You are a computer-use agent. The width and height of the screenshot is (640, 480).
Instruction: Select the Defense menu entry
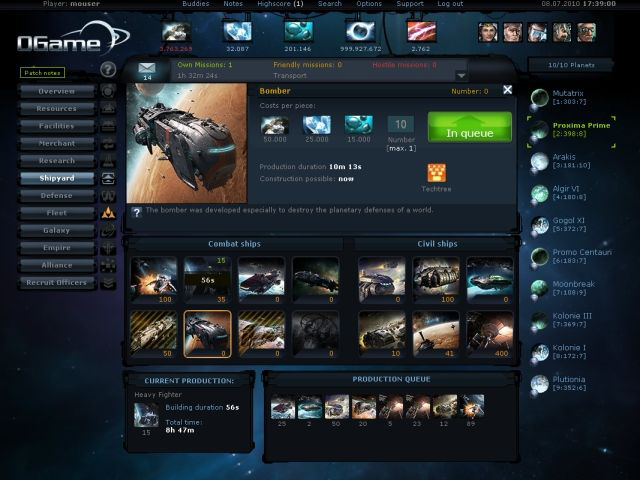click(x=56, y=196)
